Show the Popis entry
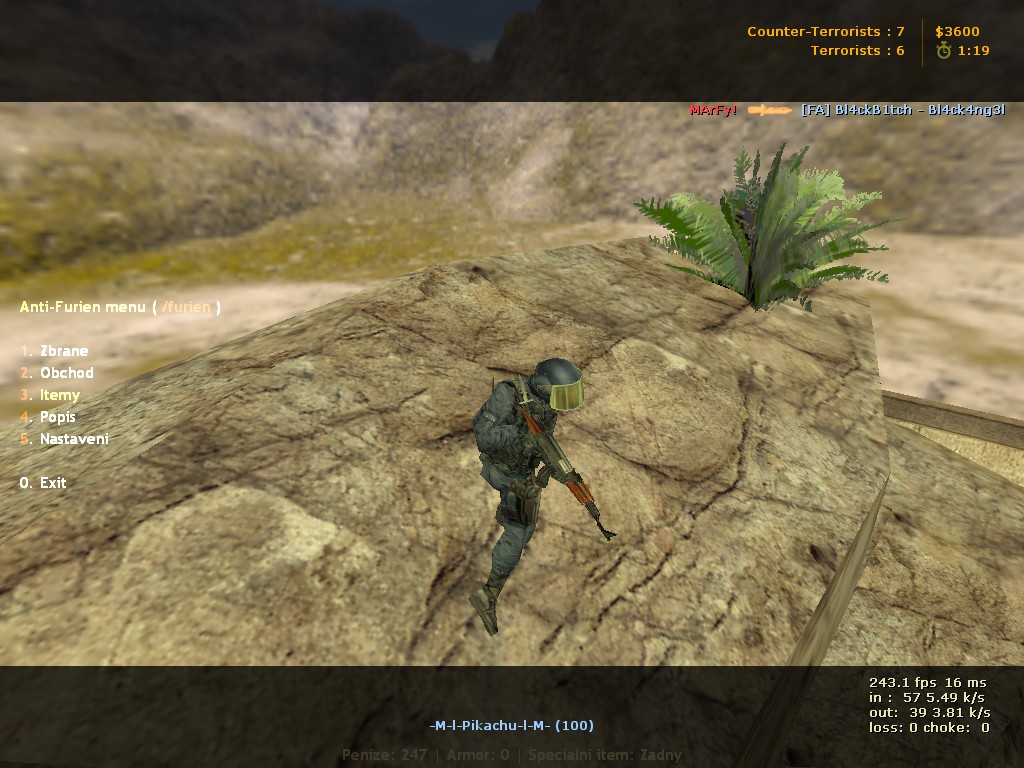 [x=57, y=417]
